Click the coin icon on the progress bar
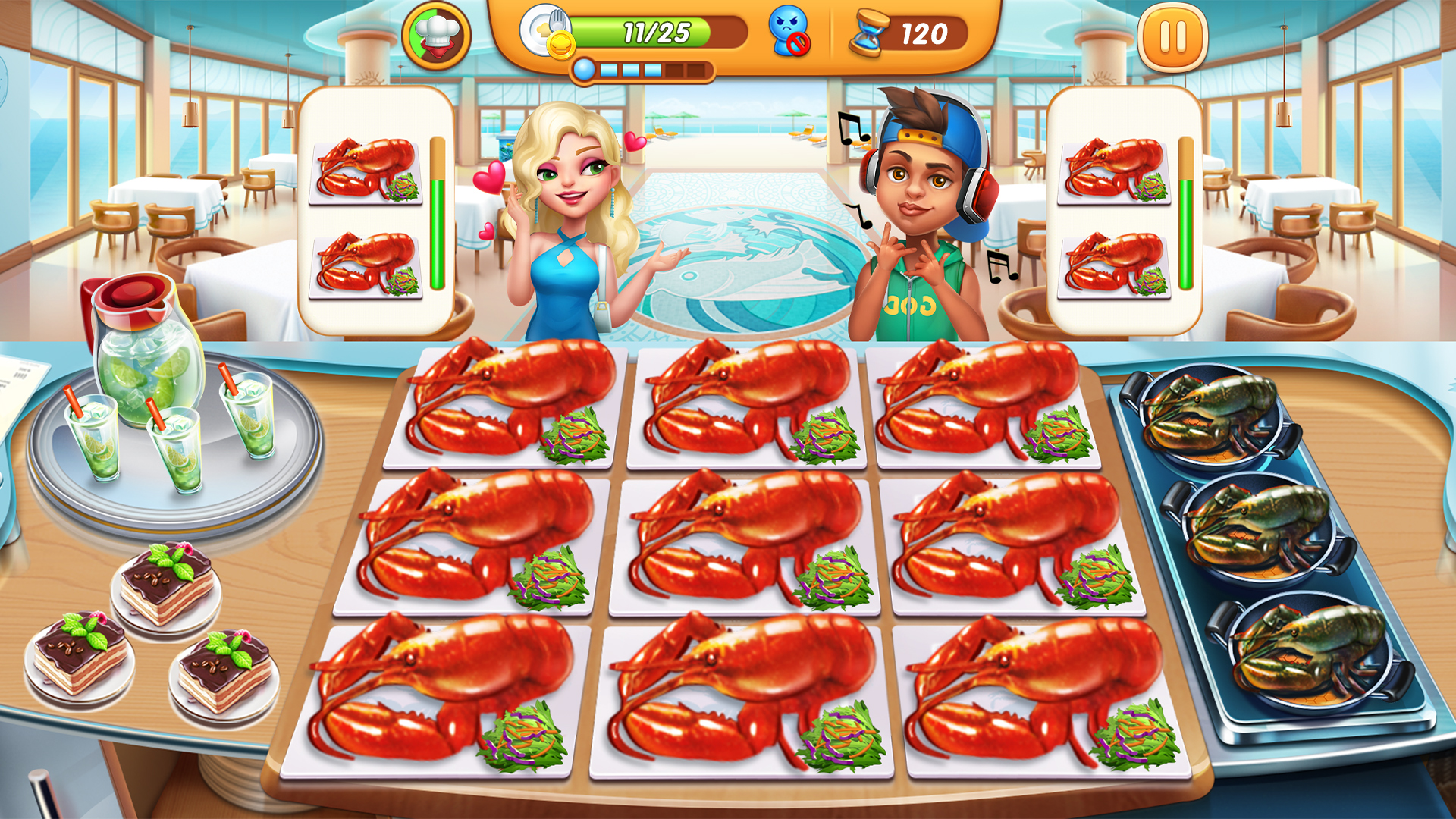This screenshot has height=819, width=1456. [561, 44]
